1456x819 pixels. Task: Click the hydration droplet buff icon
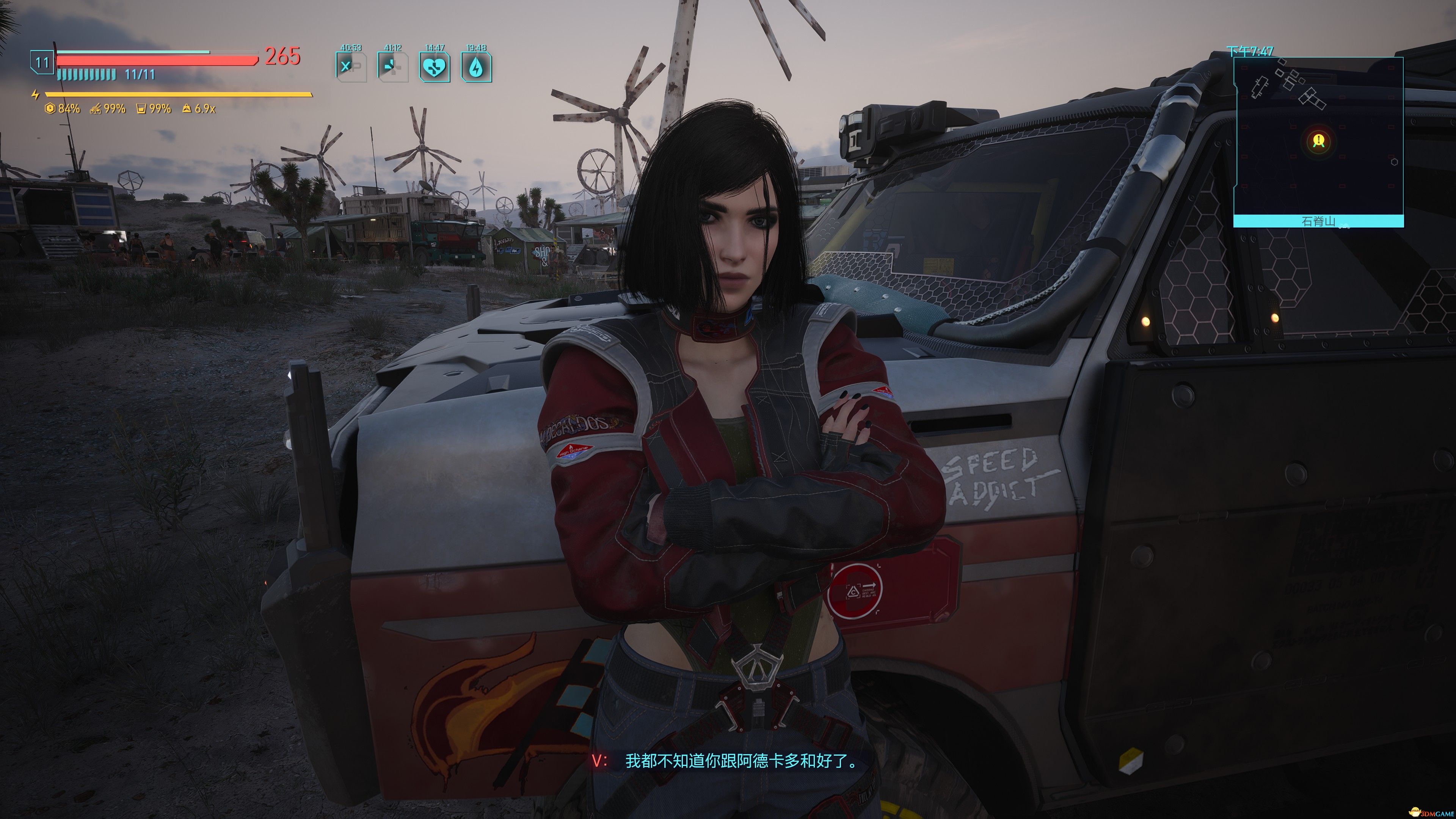click(478, 68)
